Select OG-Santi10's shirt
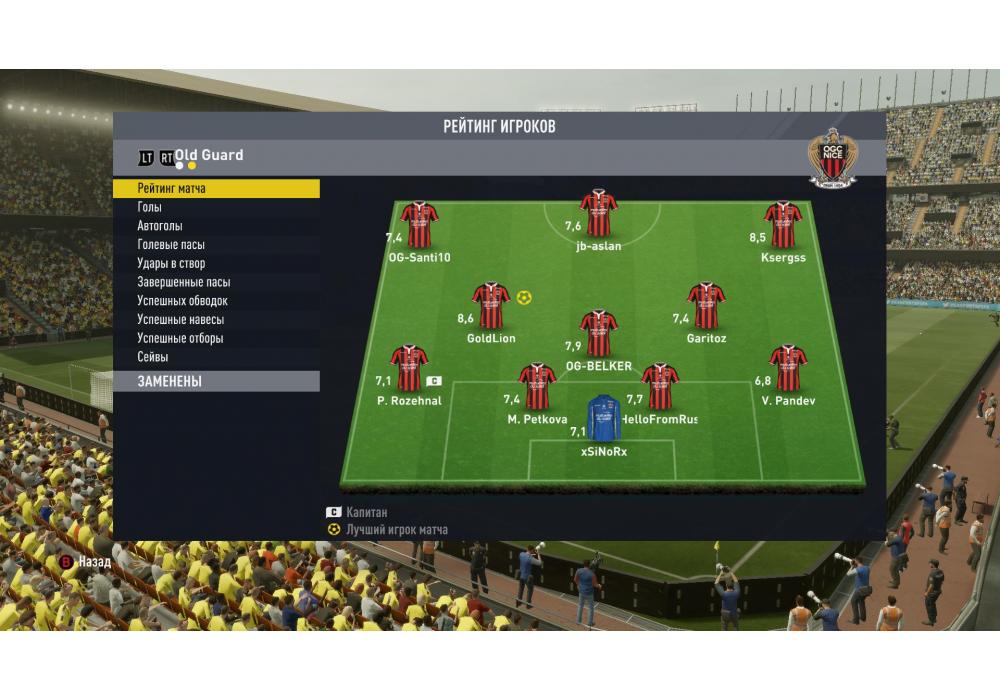The width and height of the screenshot is (1000, 700). 420,225
